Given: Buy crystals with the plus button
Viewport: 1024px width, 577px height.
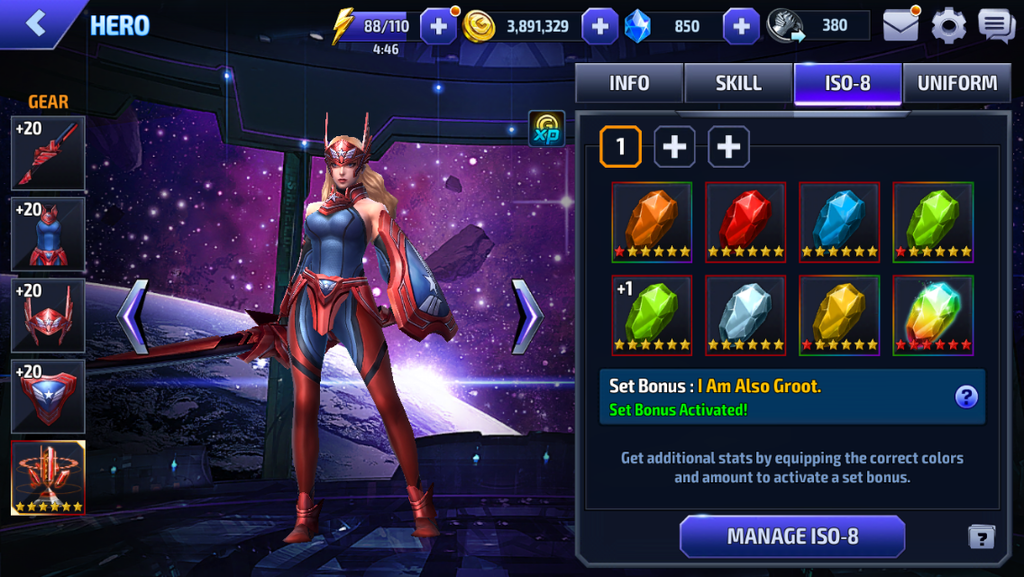Looking at the screenshot, I should [x=741, y=26].
